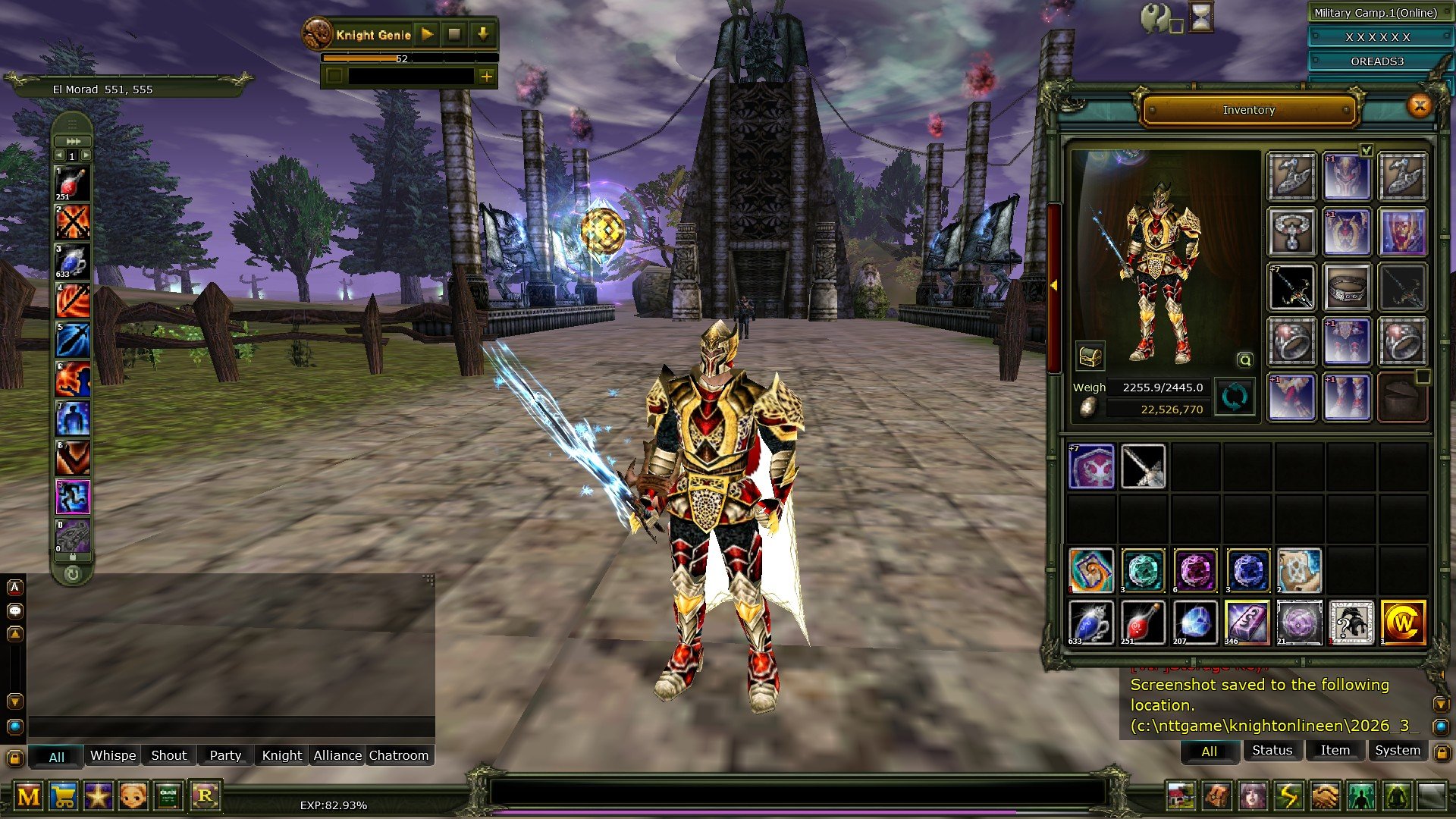Open the Party chat tab
Image resolution: width=1456 pixels, height=819 pixels.
point(224,755)
